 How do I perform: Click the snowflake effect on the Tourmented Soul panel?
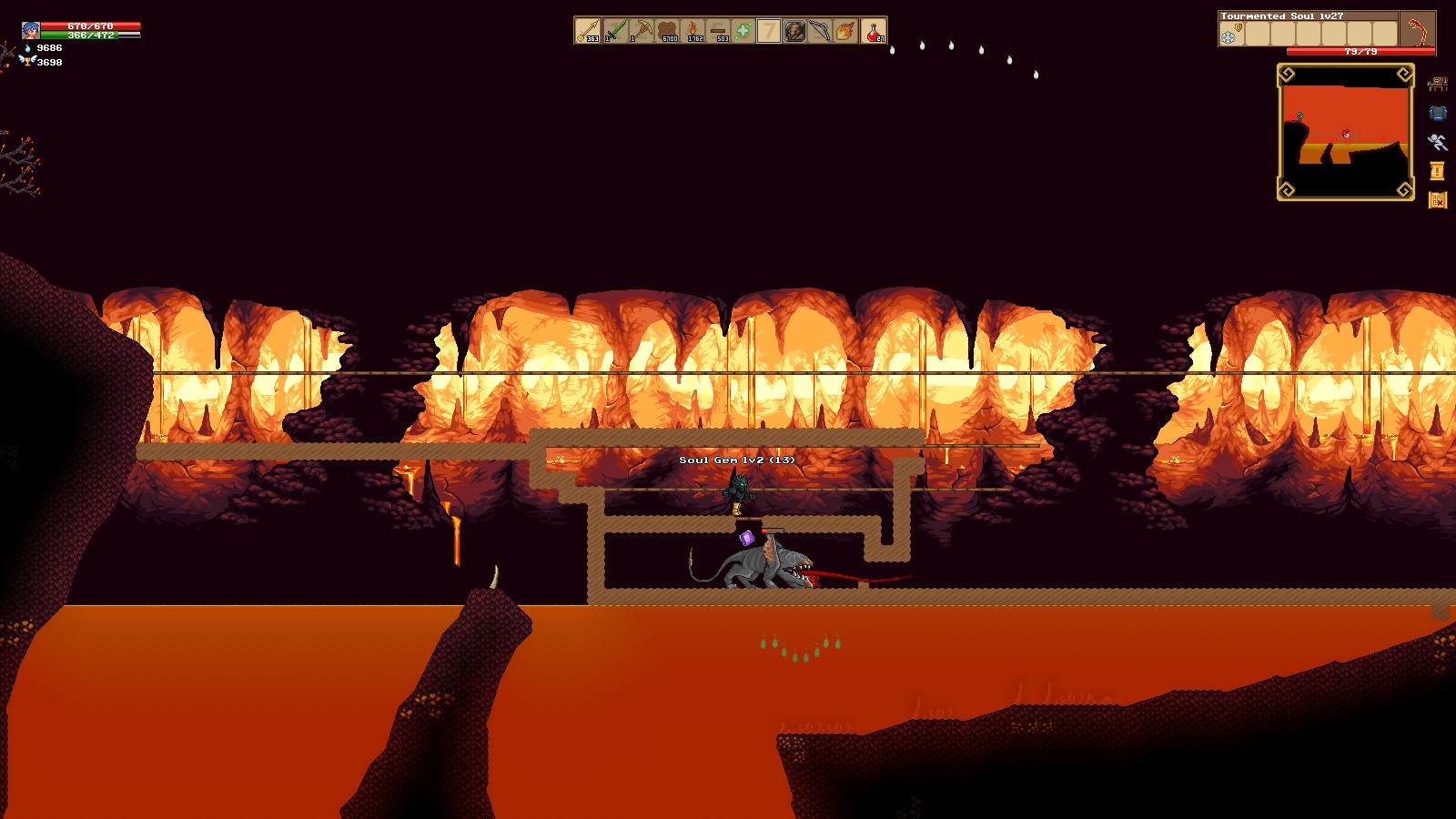click(x=1228, y=37)
